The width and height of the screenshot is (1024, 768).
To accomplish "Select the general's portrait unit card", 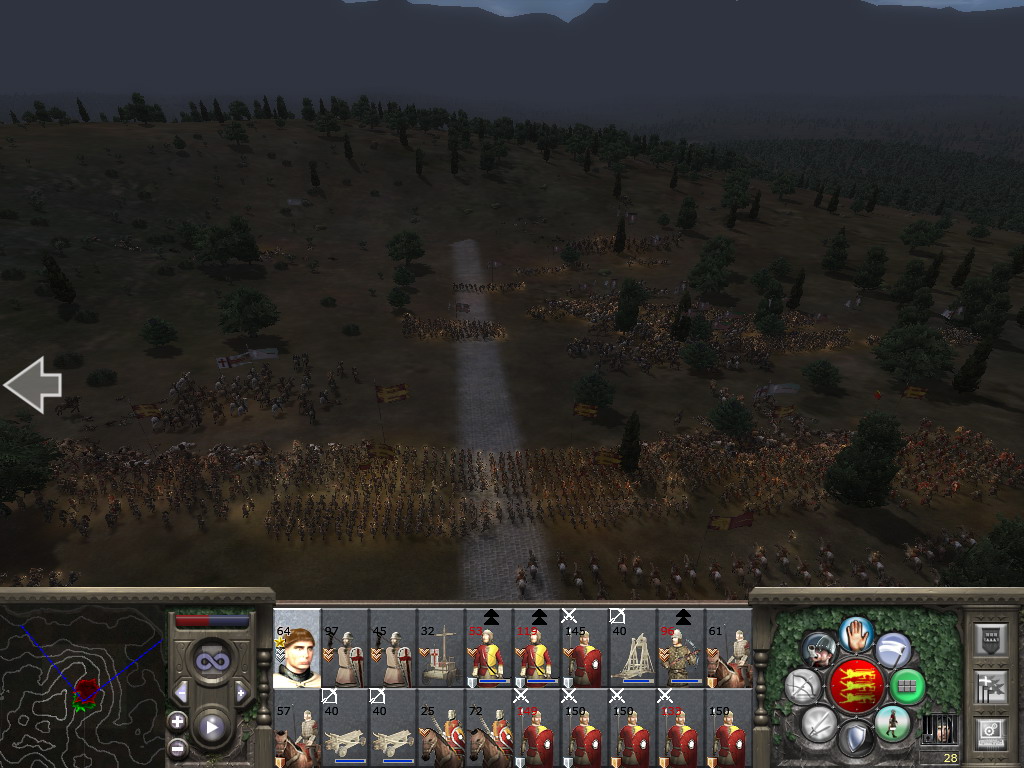I will click(296, 648).
